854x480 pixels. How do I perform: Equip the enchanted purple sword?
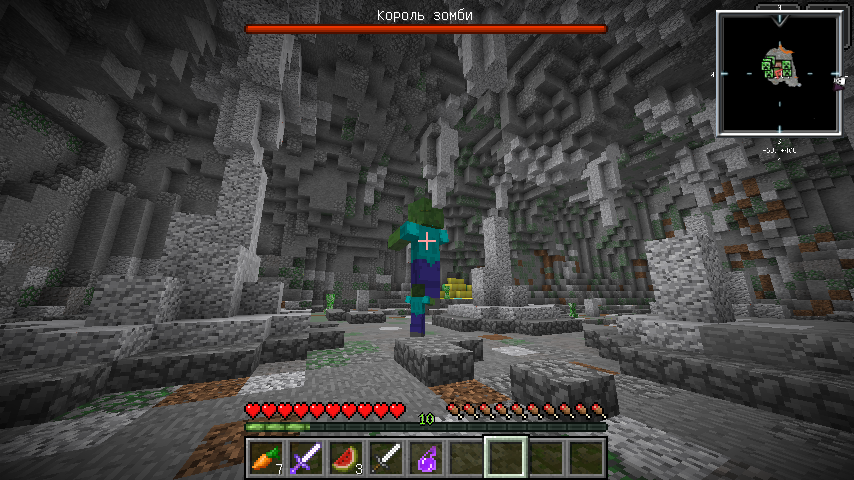pyautogui.click(x=305, y=458)
